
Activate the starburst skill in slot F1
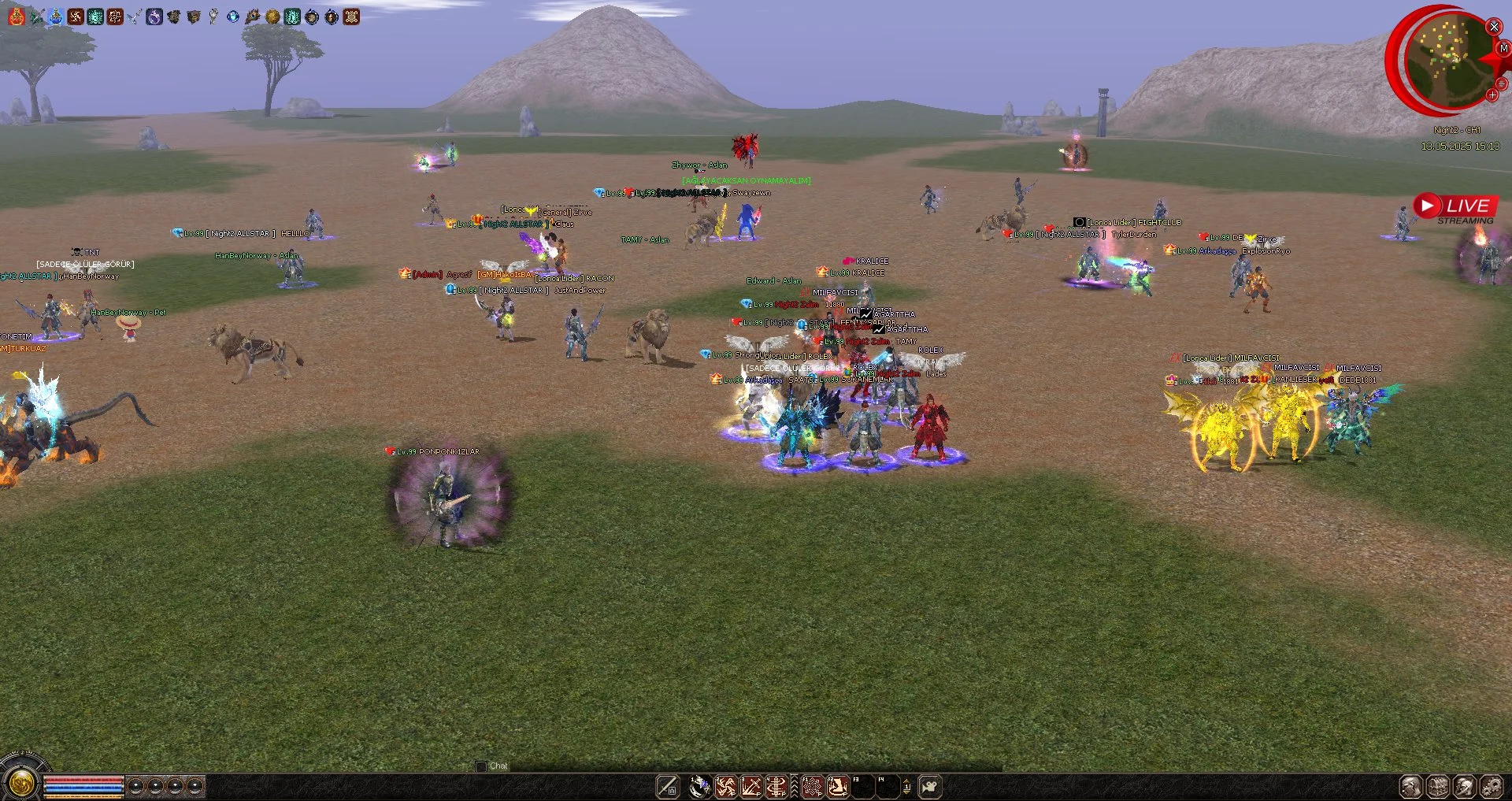(812, 786)
